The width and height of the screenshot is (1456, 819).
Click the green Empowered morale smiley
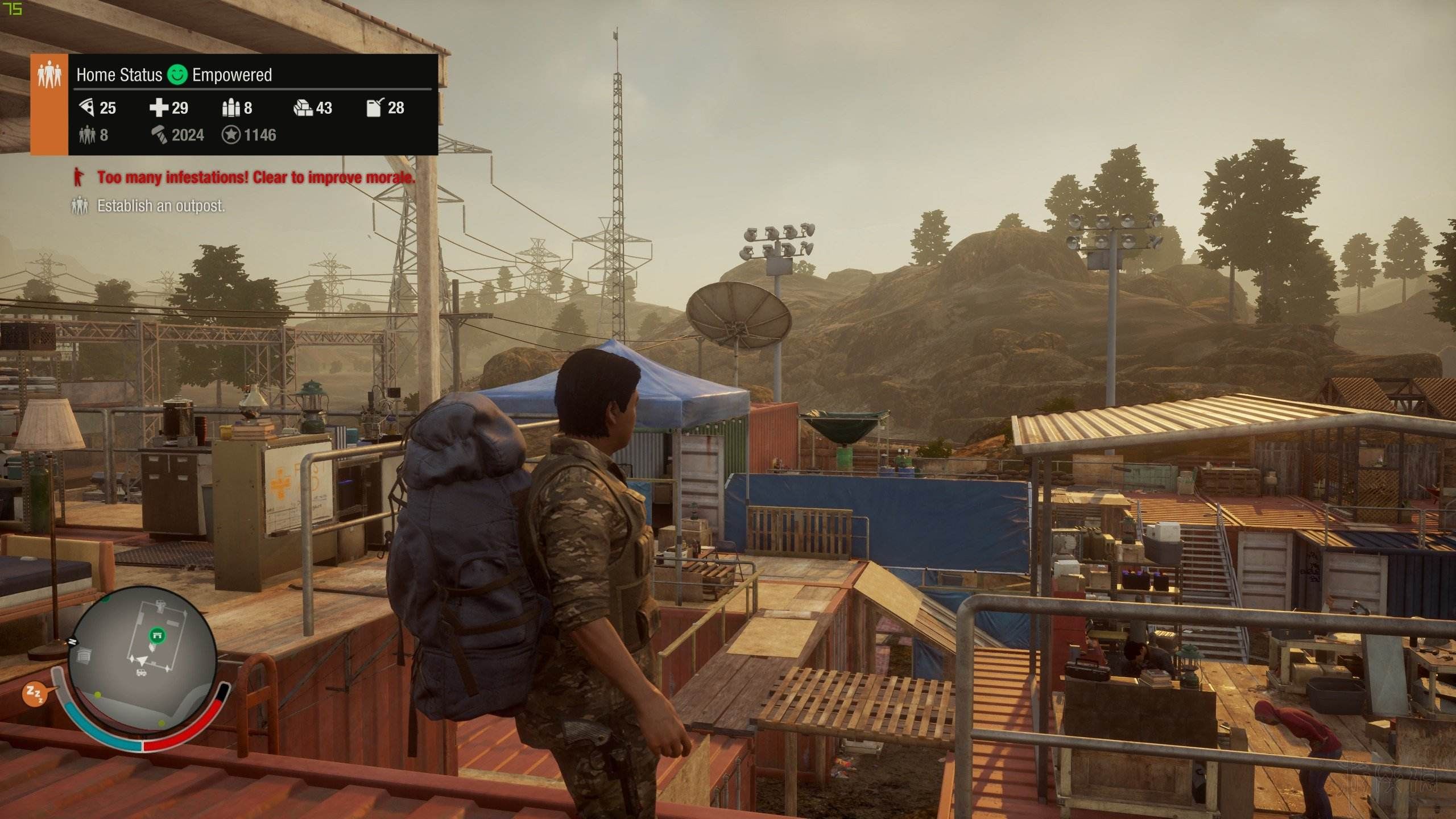pos(177,75)
